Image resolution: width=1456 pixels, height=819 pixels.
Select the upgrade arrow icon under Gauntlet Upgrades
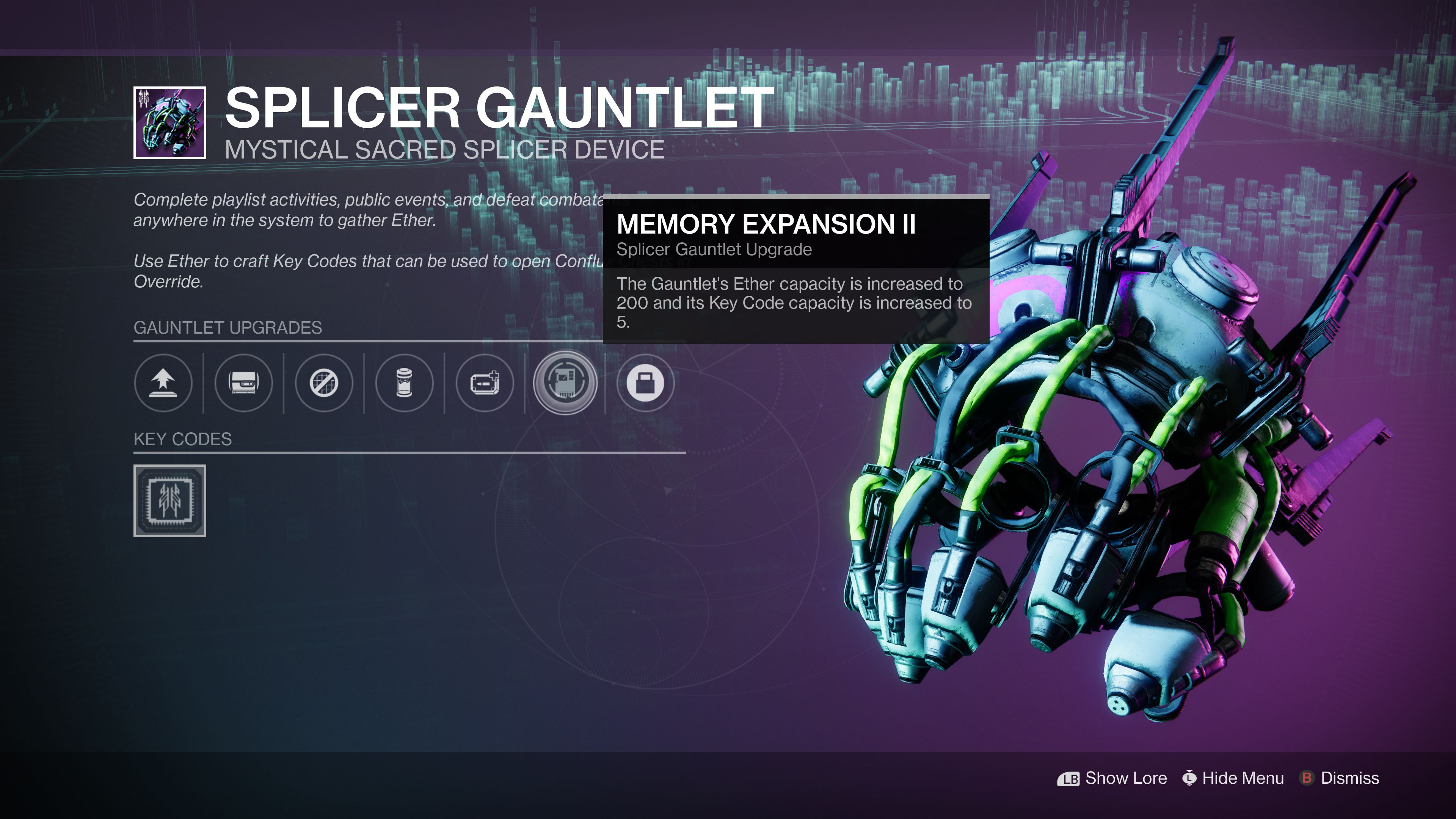click(163, 383)
